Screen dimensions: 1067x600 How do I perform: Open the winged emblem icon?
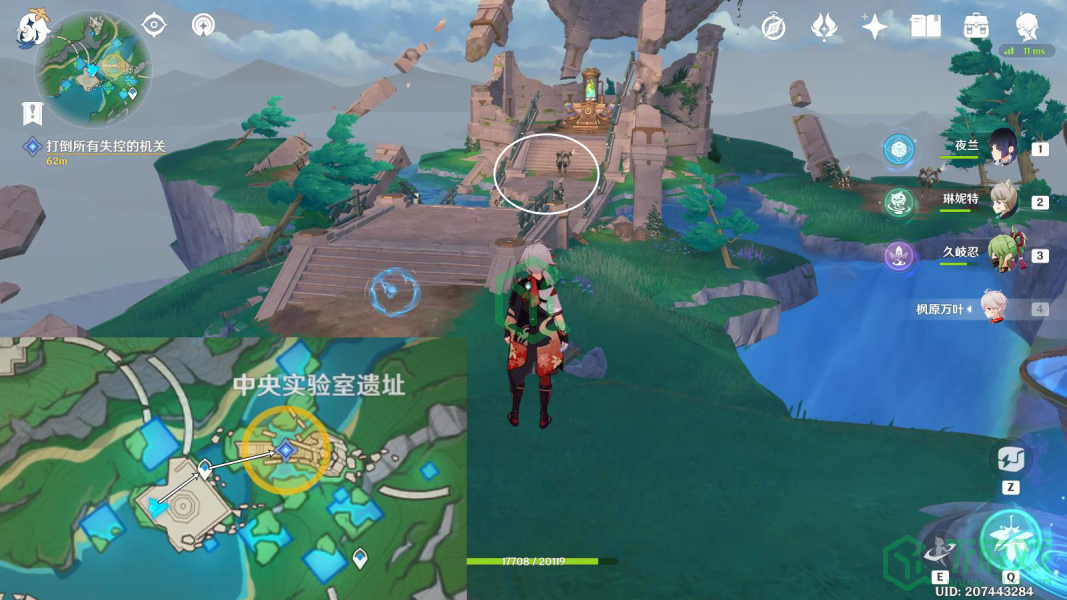coord(824,27)
